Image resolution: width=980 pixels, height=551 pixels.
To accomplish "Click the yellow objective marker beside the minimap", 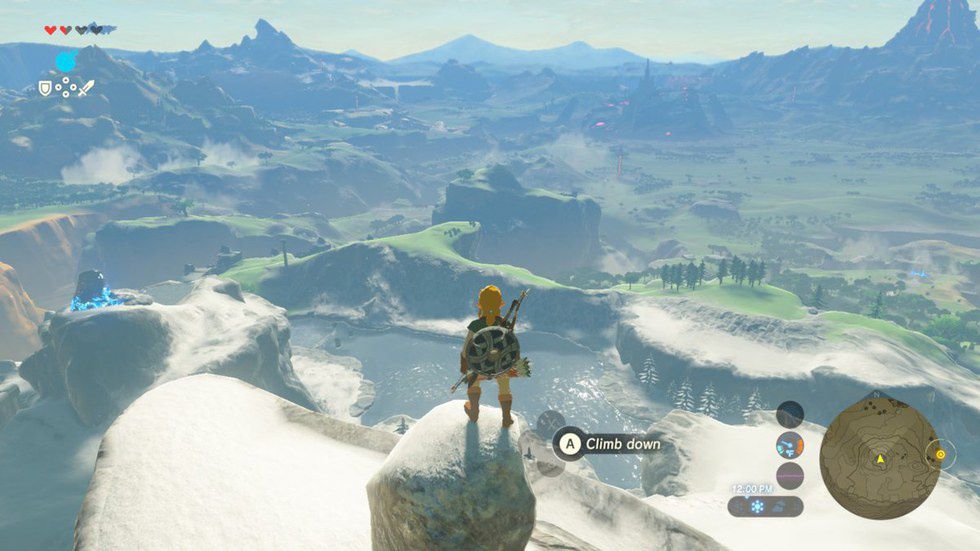I will coord(940,455).
